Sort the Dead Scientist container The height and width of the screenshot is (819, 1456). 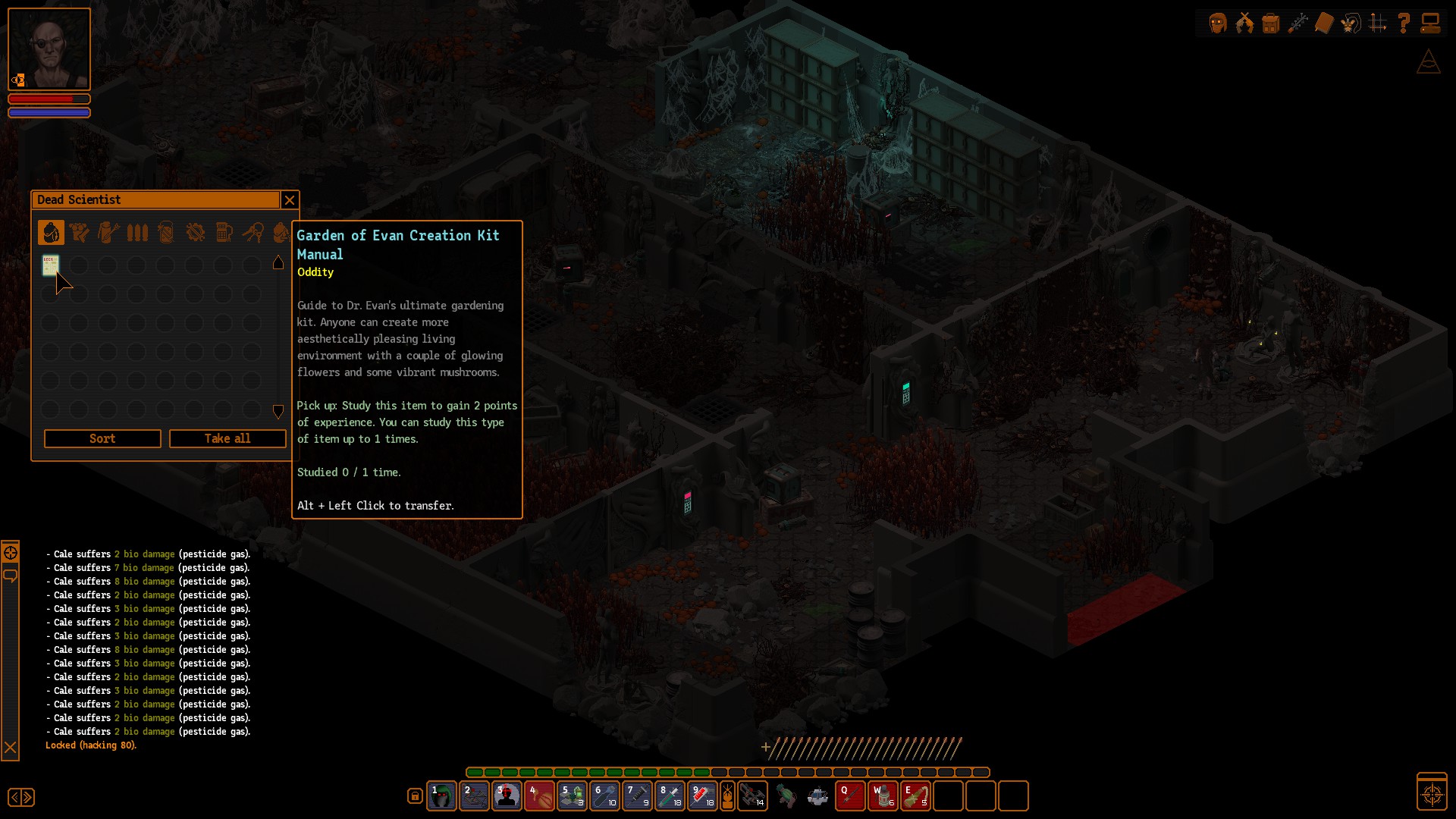(x=102, y=438)
